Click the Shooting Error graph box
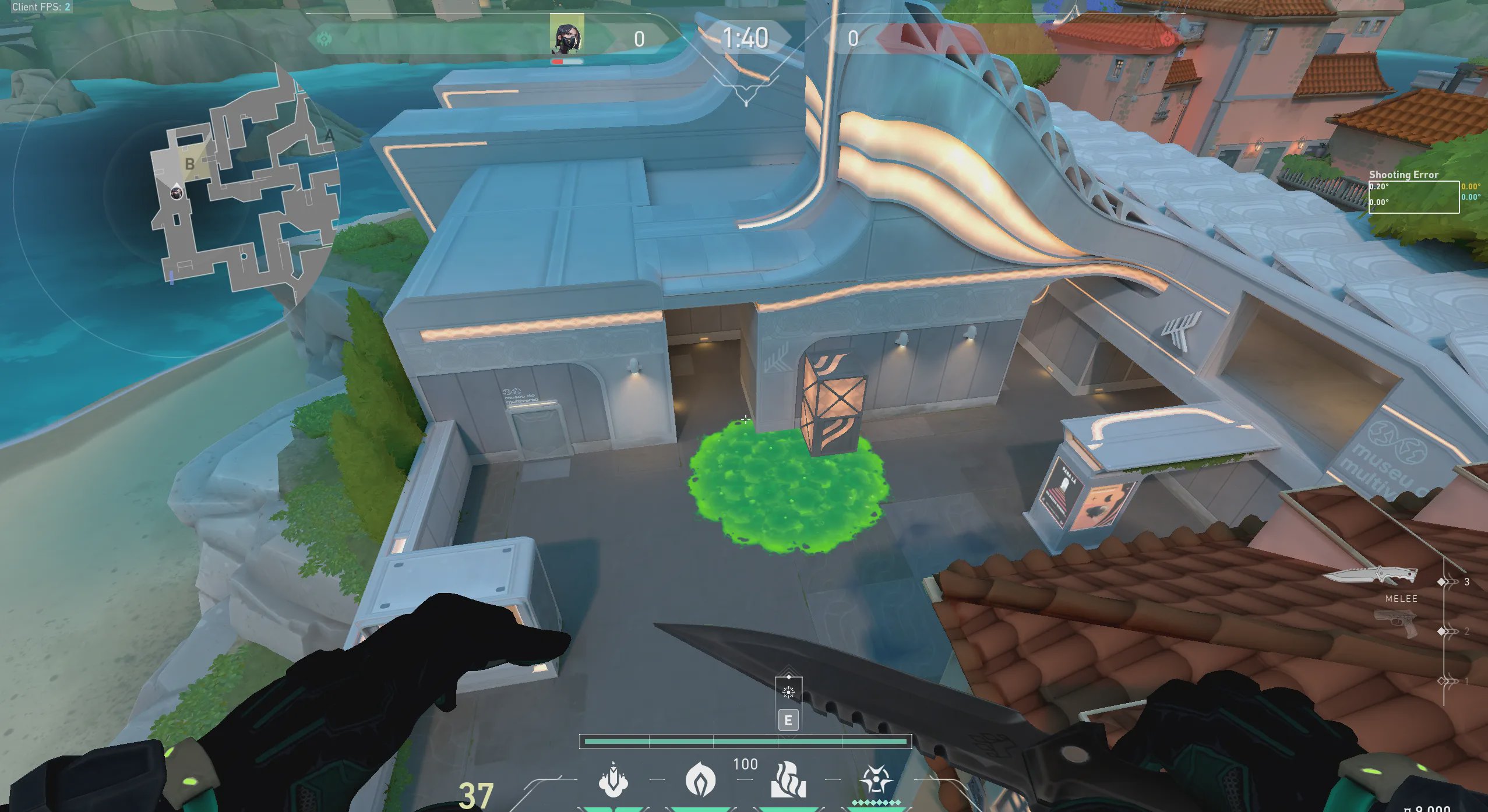 click(1413, 197)
